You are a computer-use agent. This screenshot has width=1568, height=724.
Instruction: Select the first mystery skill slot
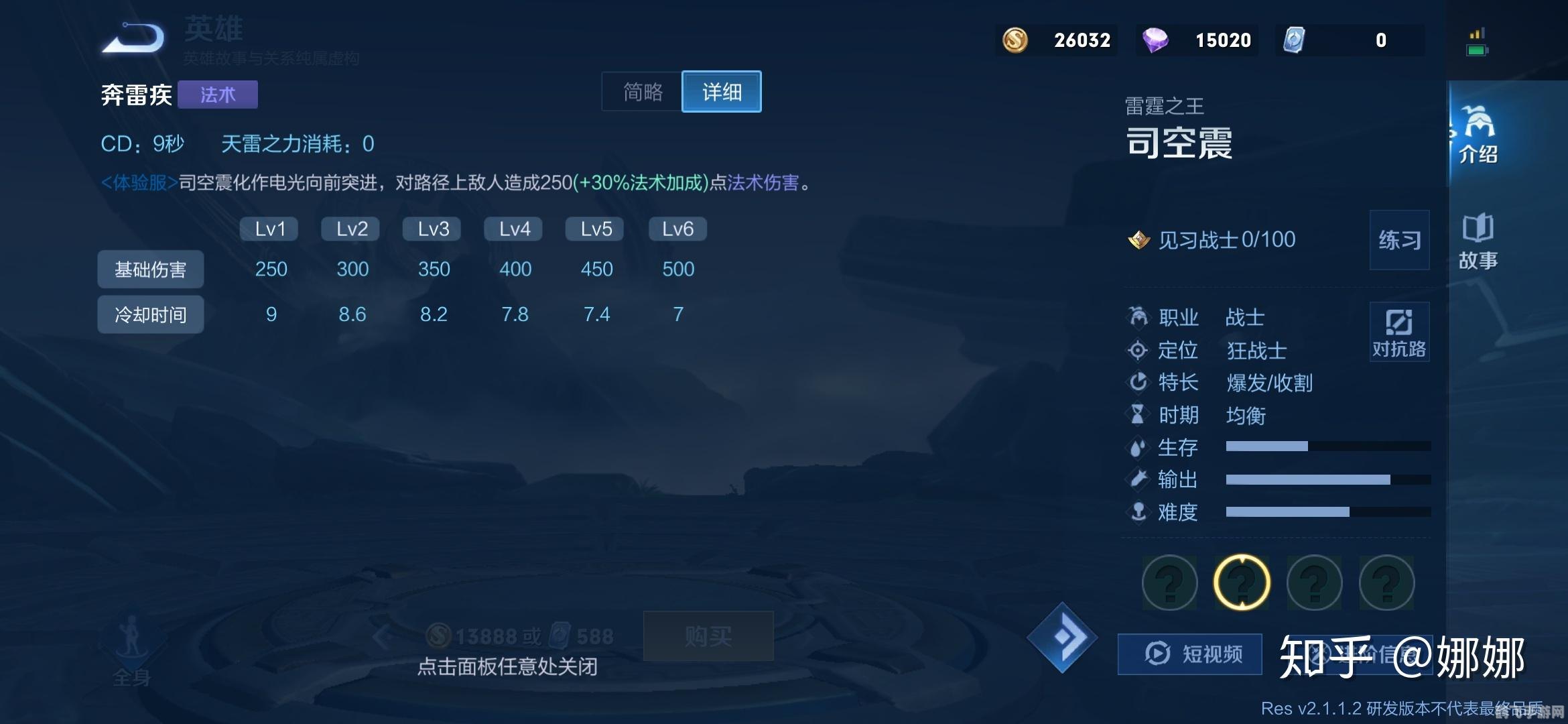[1169, 583]
